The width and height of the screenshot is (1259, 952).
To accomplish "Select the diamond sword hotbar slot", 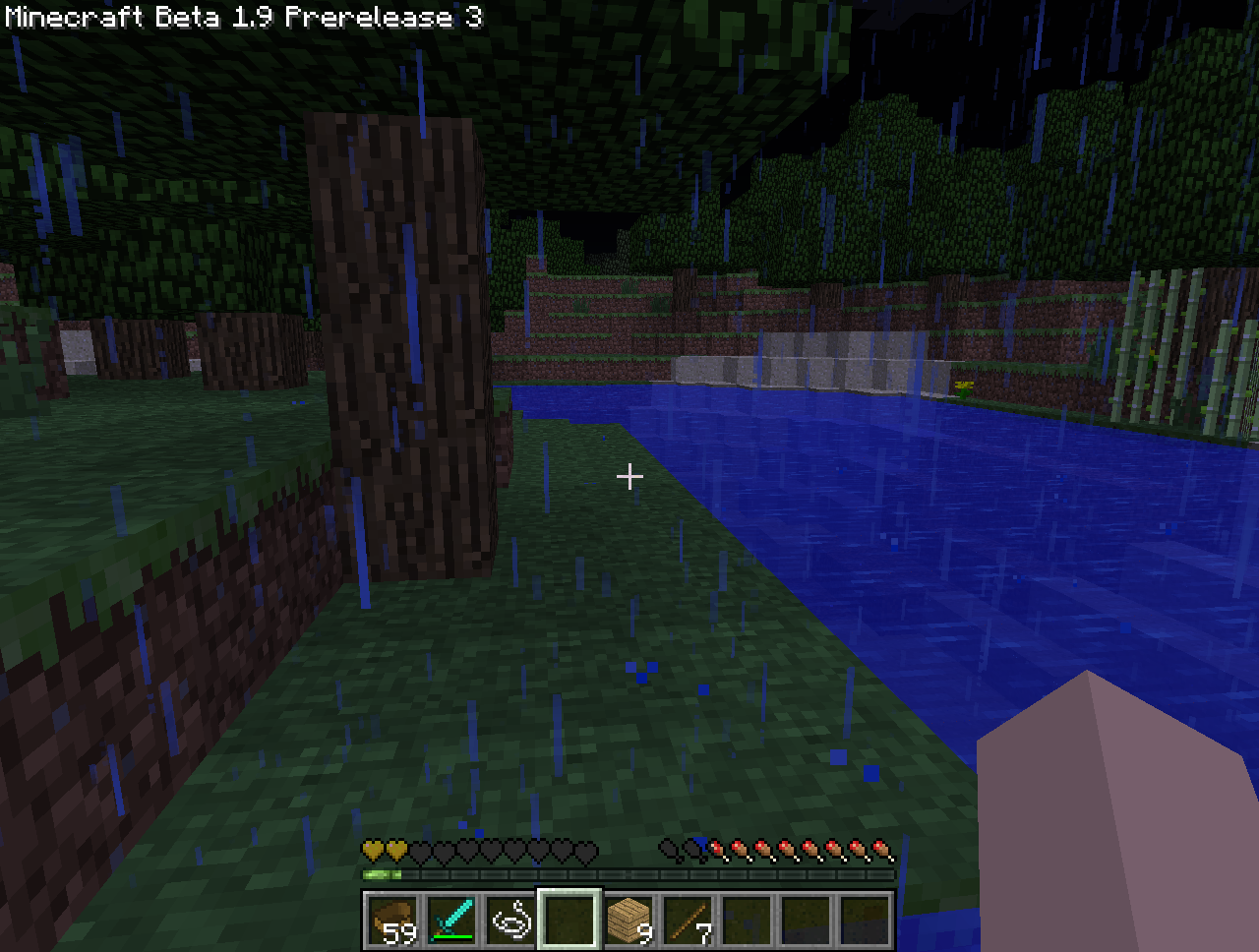I will click(x=451, y=921).
